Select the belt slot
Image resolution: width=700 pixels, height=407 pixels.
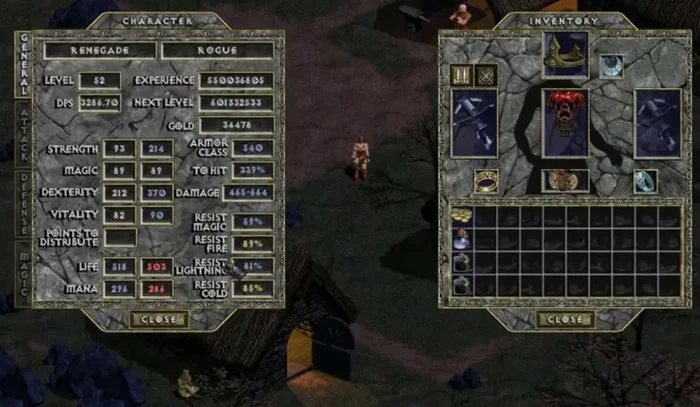click(566, 181)
